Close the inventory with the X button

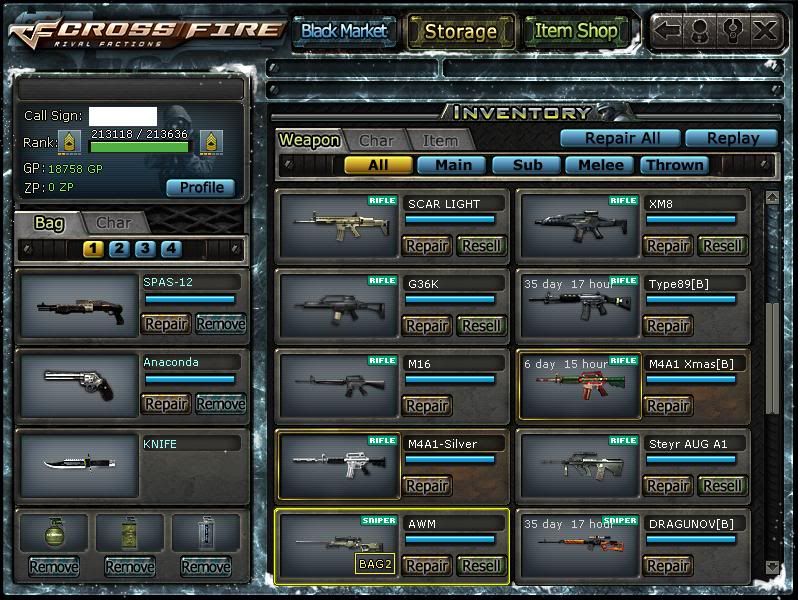(x=765, y=30)
